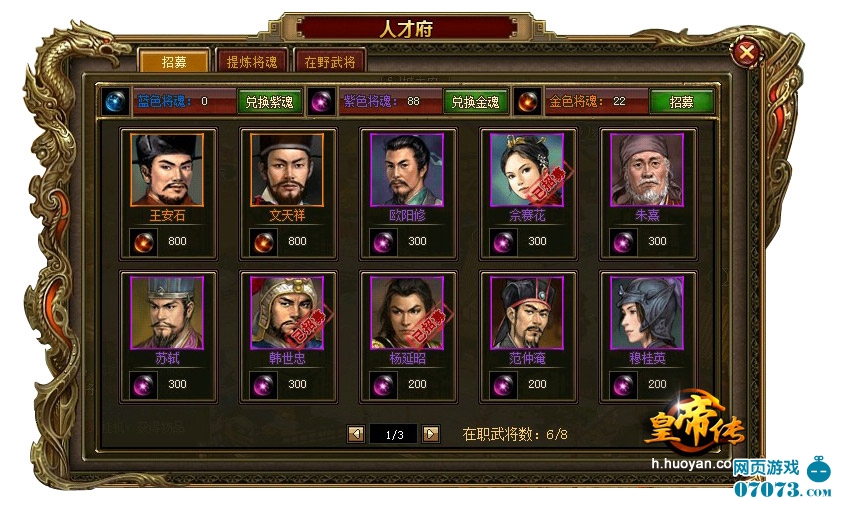
Task: Select the 王安石 general portrait
Action: [x=167, y=170]
